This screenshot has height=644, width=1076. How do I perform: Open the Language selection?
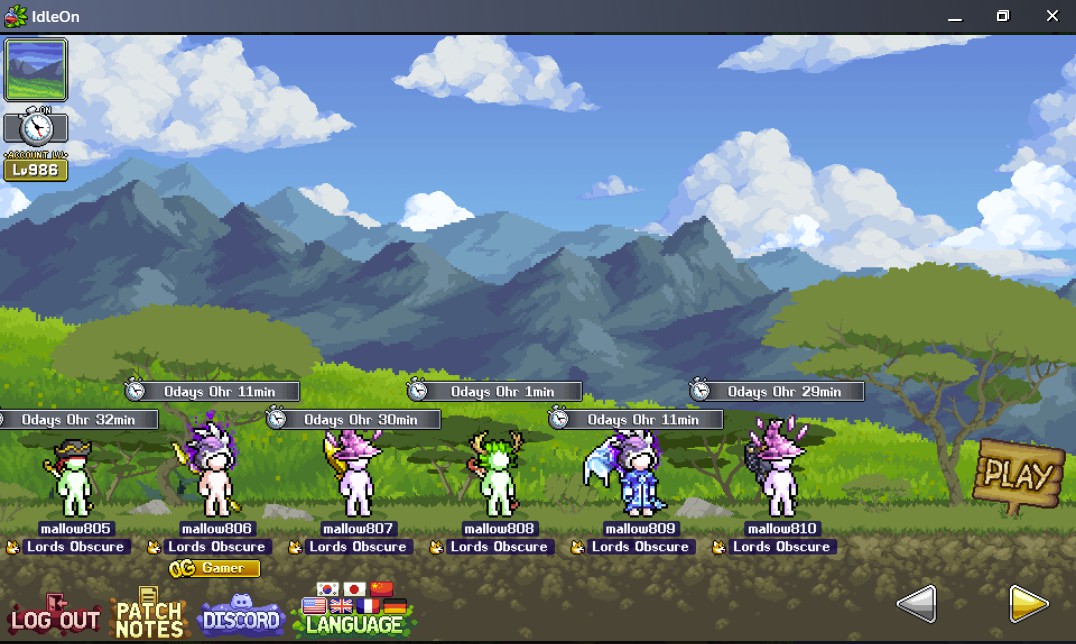(x=354, y=622)
